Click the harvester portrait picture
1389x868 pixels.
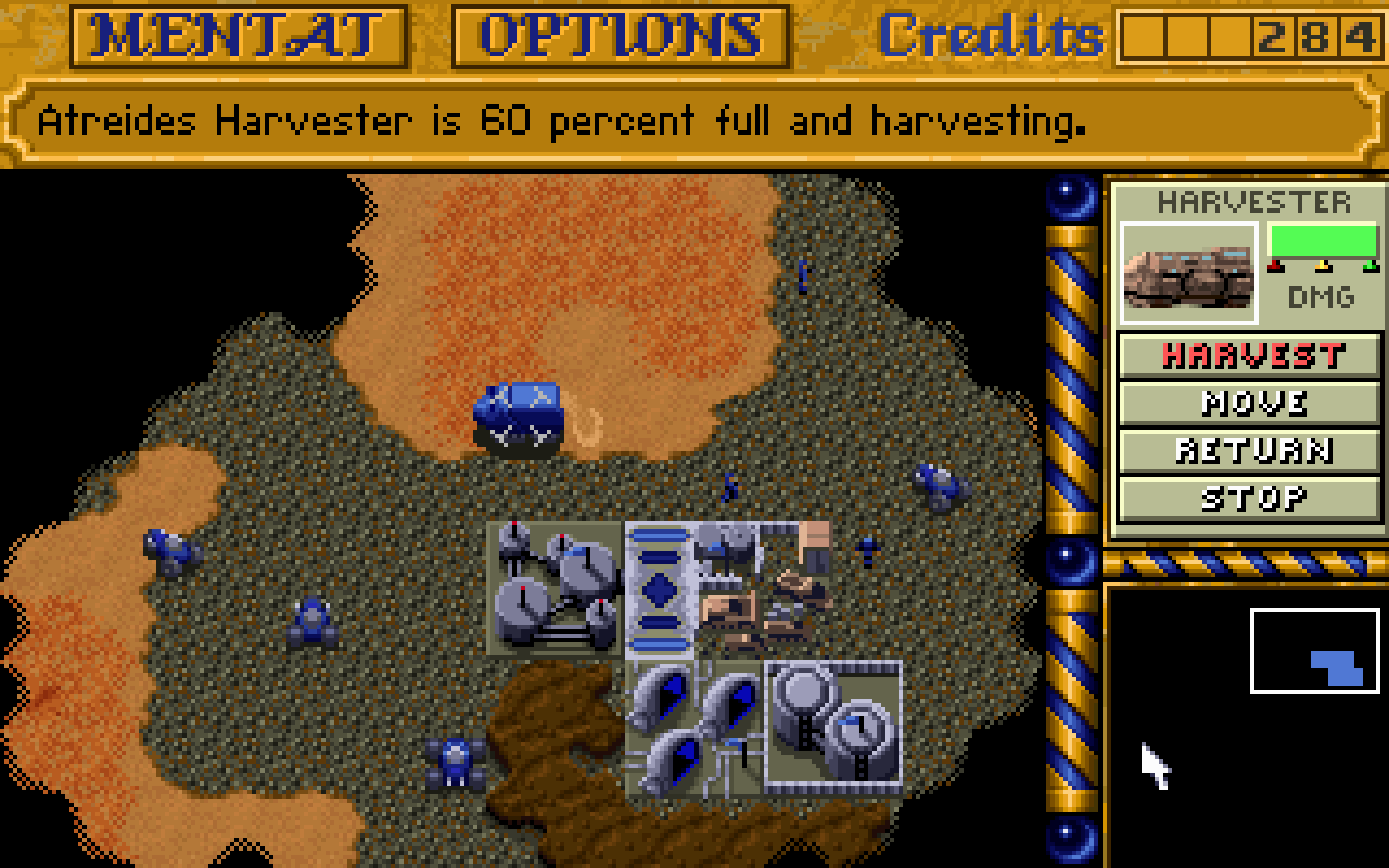pos(1188,273)
